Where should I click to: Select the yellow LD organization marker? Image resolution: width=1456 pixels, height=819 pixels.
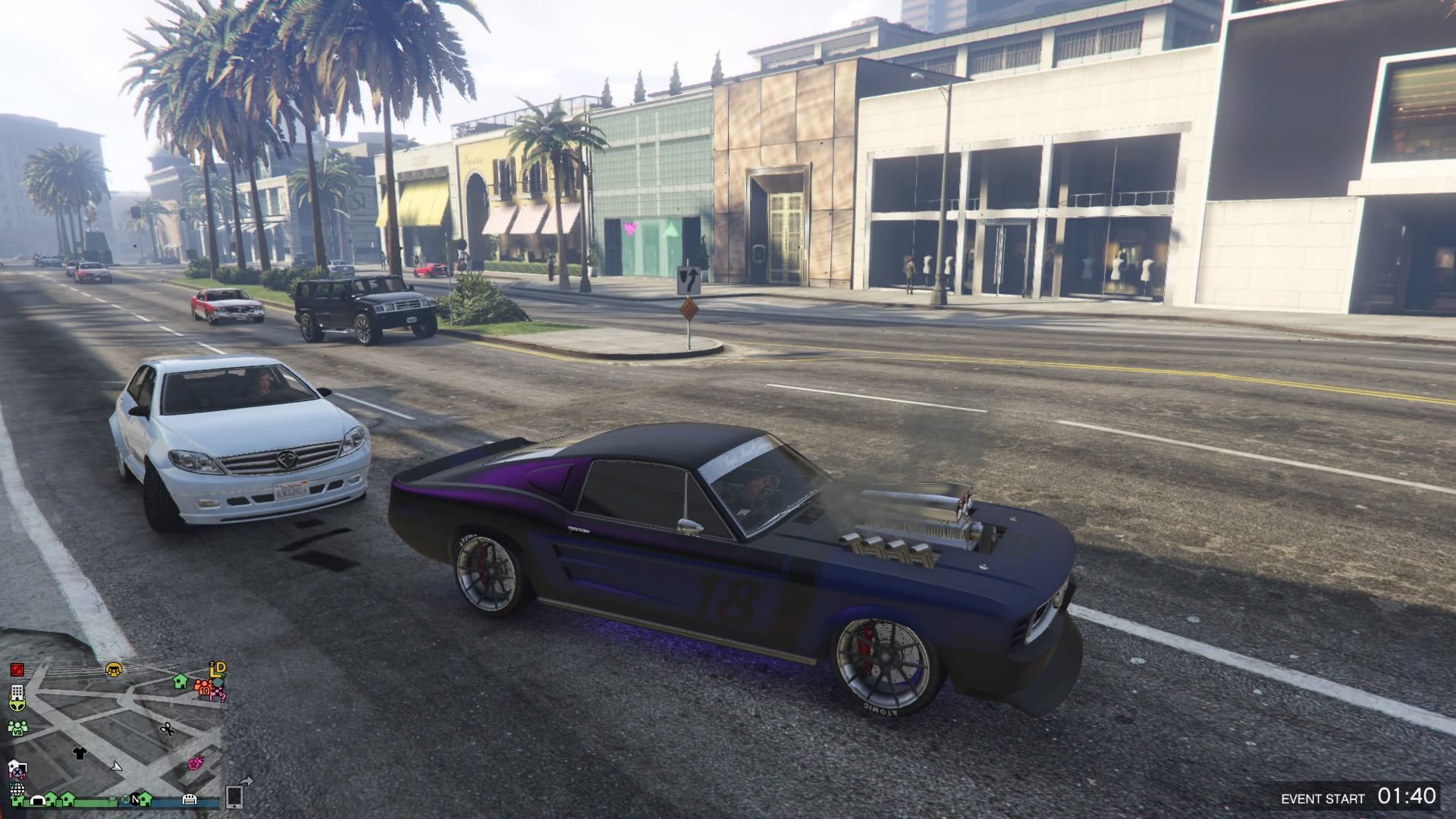[218, 669]
